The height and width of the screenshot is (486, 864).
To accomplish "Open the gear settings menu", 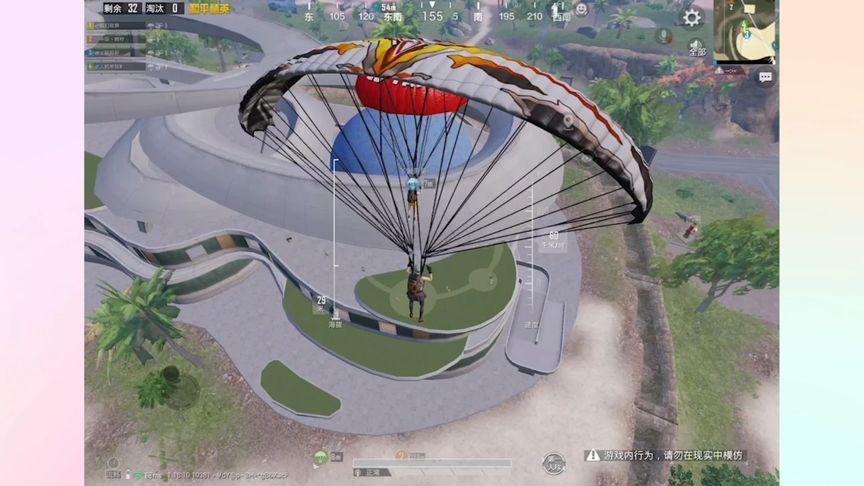I will 692,17.
